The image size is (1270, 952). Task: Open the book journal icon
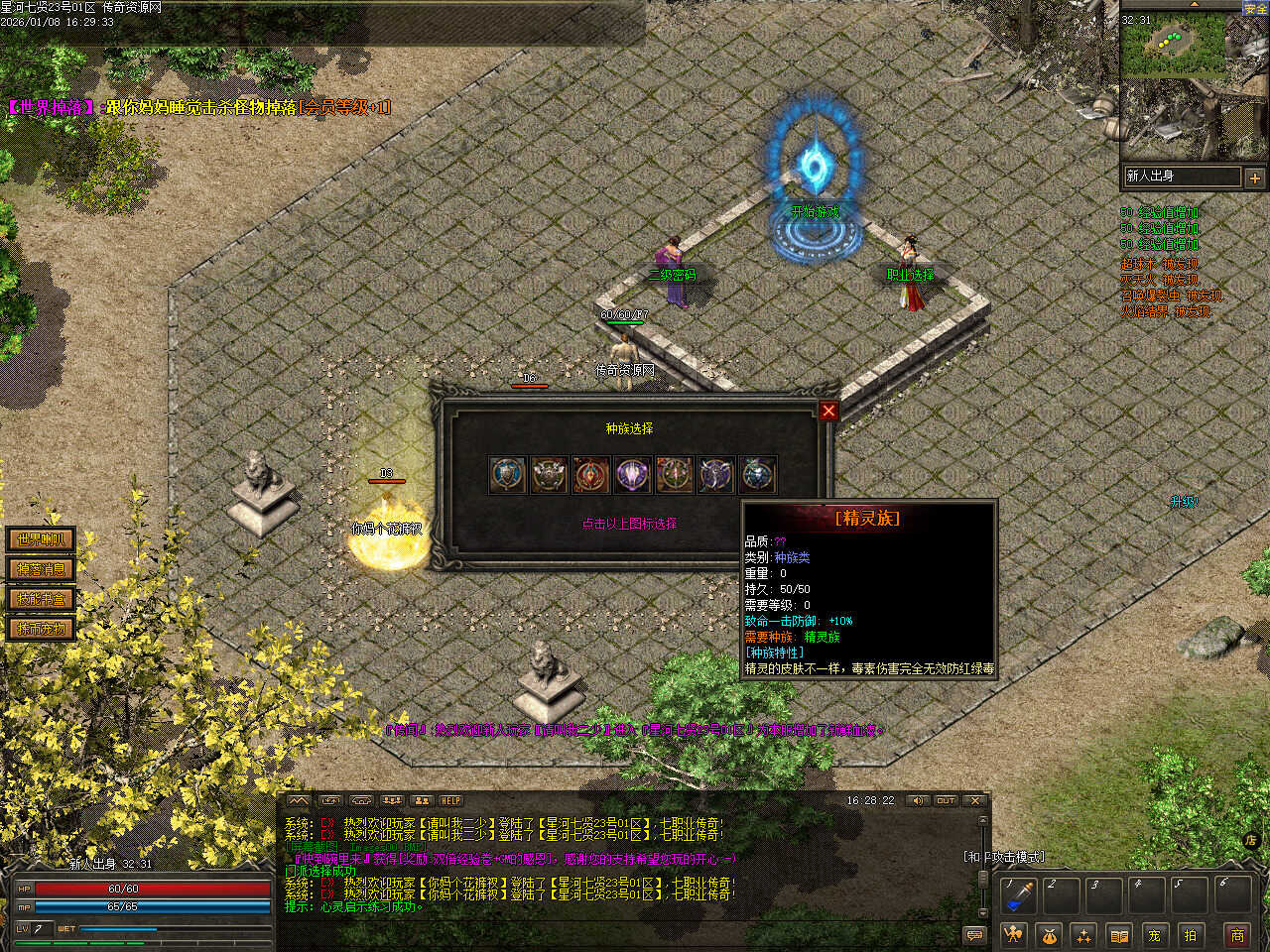pyautogui.click(x=1119, y=934)
